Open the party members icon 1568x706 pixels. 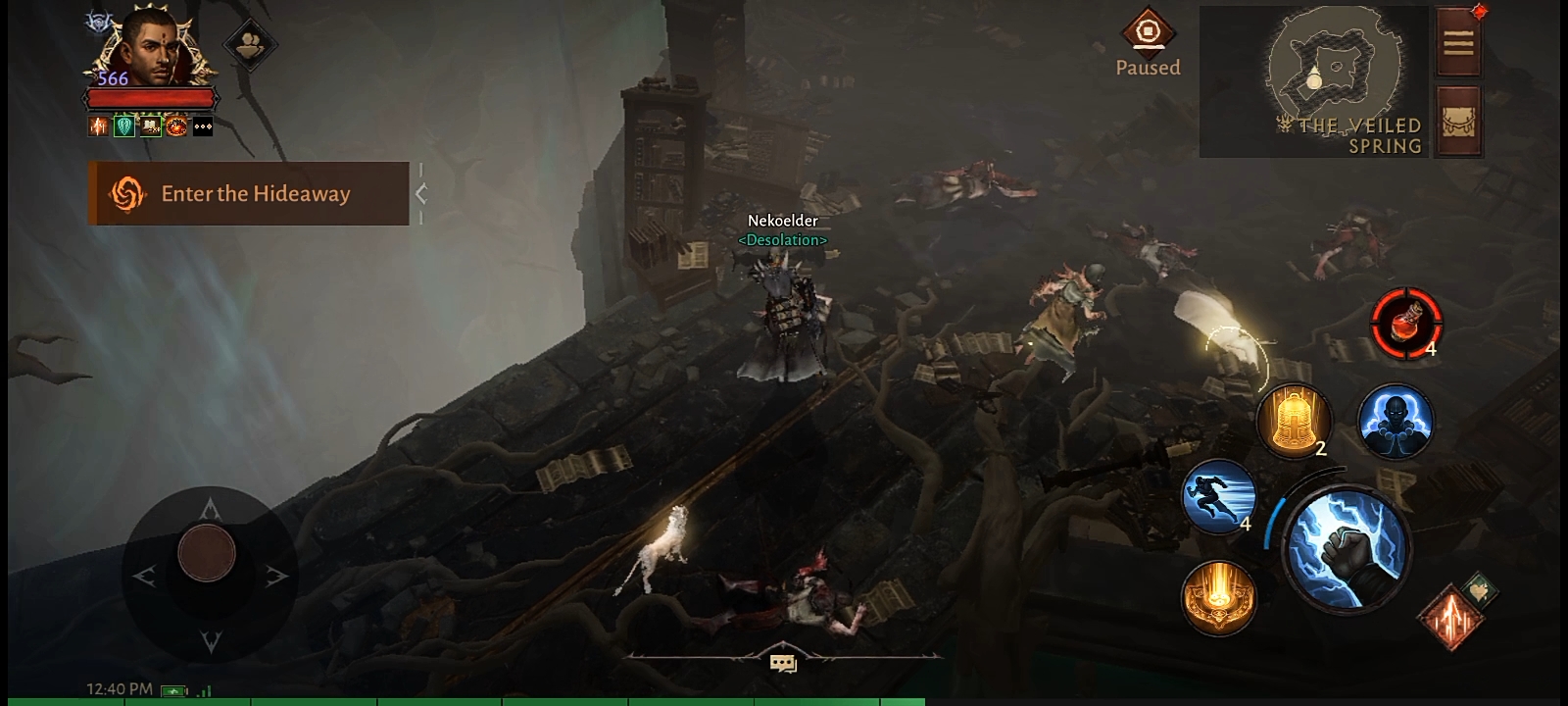coord(251,44)
